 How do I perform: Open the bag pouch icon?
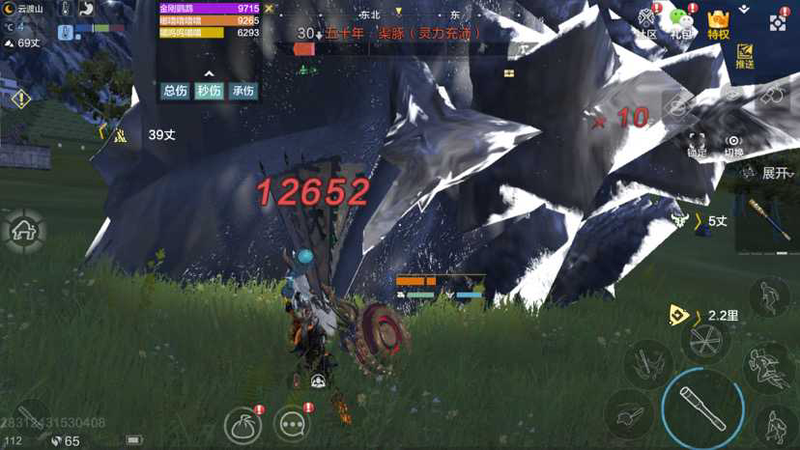[241, 425]
